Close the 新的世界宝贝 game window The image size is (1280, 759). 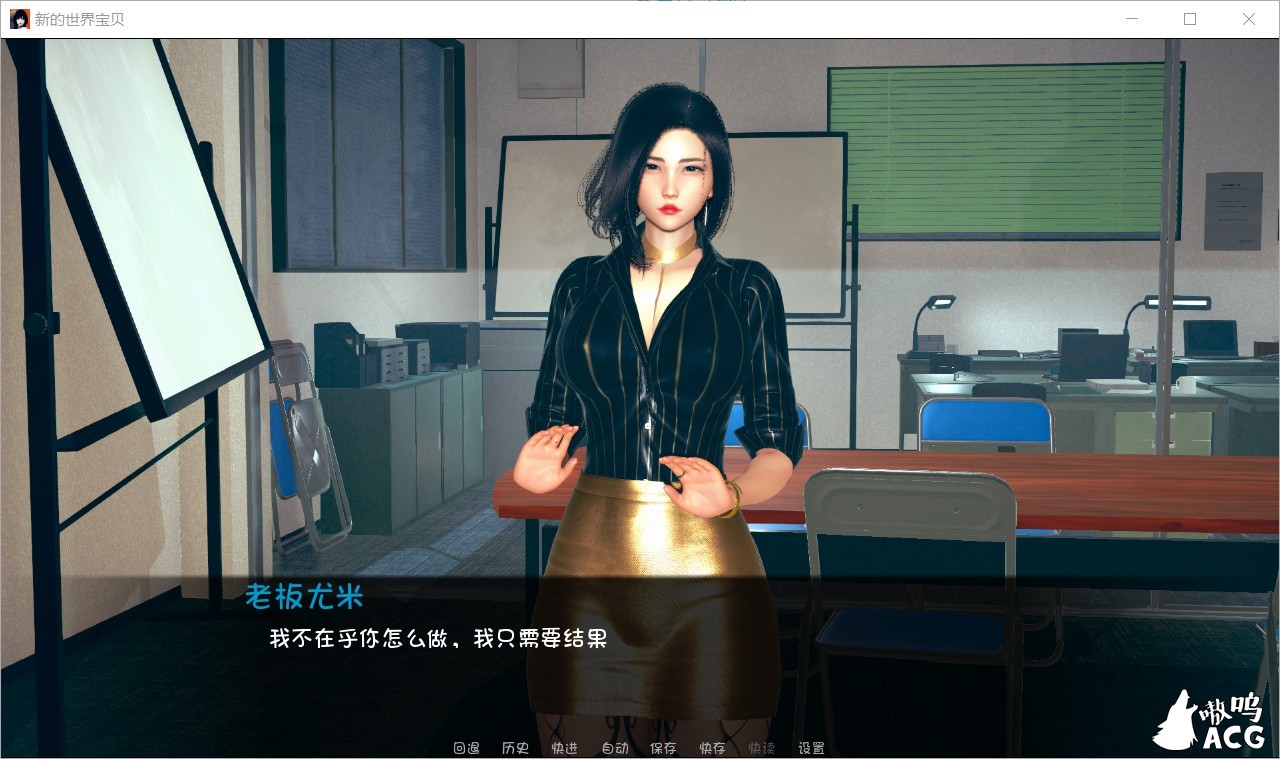(1249, 19)
